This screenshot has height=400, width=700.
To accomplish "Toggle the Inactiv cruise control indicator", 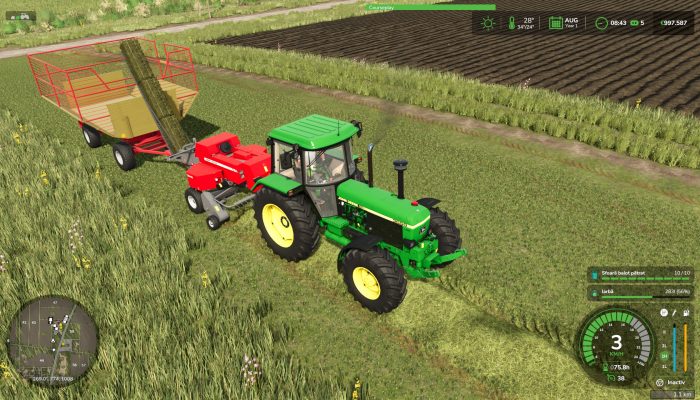I will point(668,382).
